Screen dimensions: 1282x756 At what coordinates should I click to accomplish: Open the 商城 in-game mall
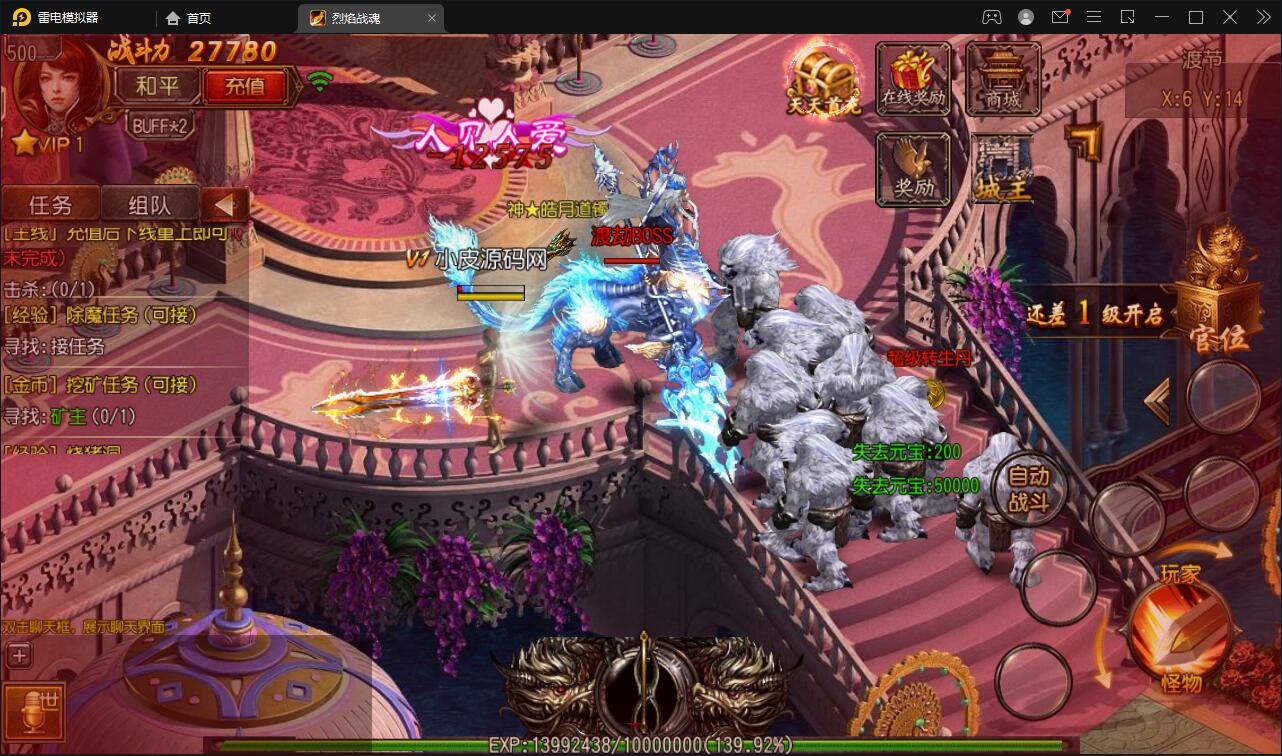[1003, 77]
